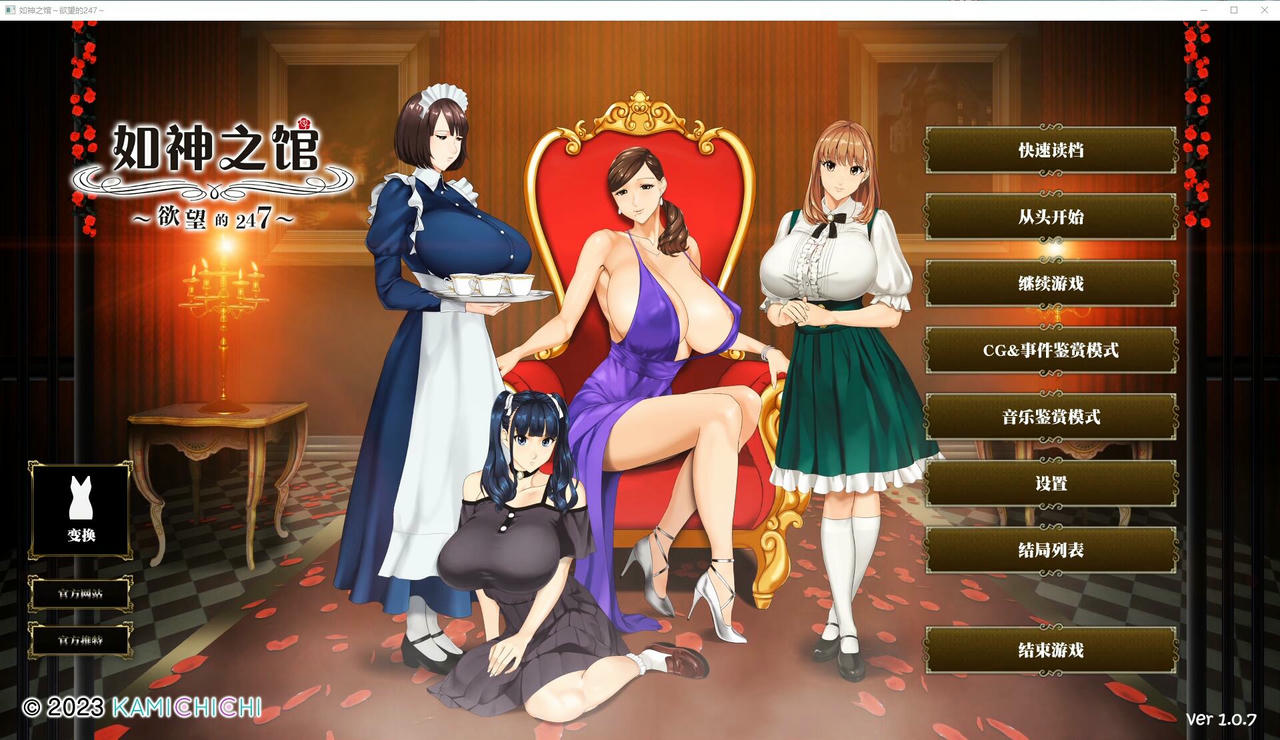Click the KAMICHICHI copyright text
The image size is (1280, 740).
click(186, 707)
